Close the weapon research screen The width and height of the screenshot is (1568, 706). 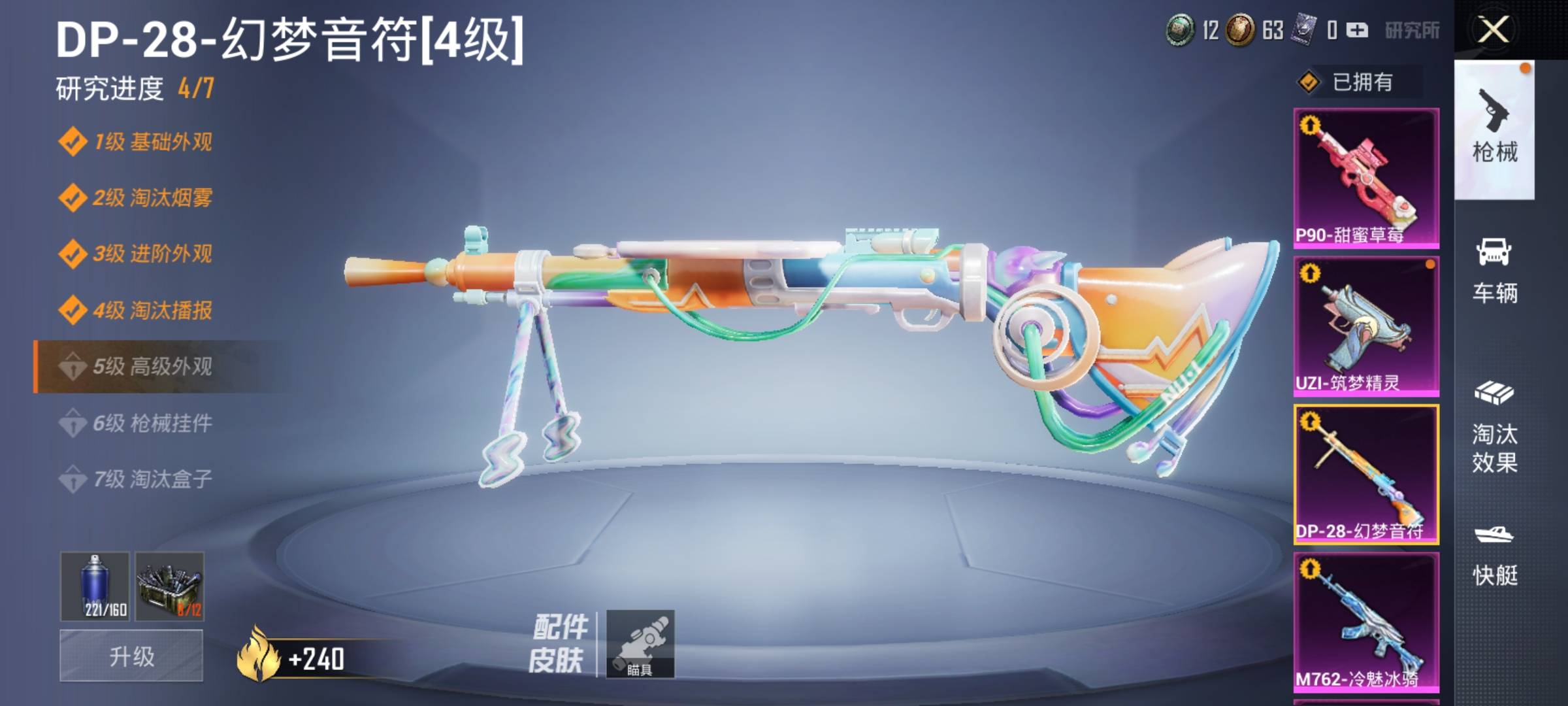(1494, 30)
